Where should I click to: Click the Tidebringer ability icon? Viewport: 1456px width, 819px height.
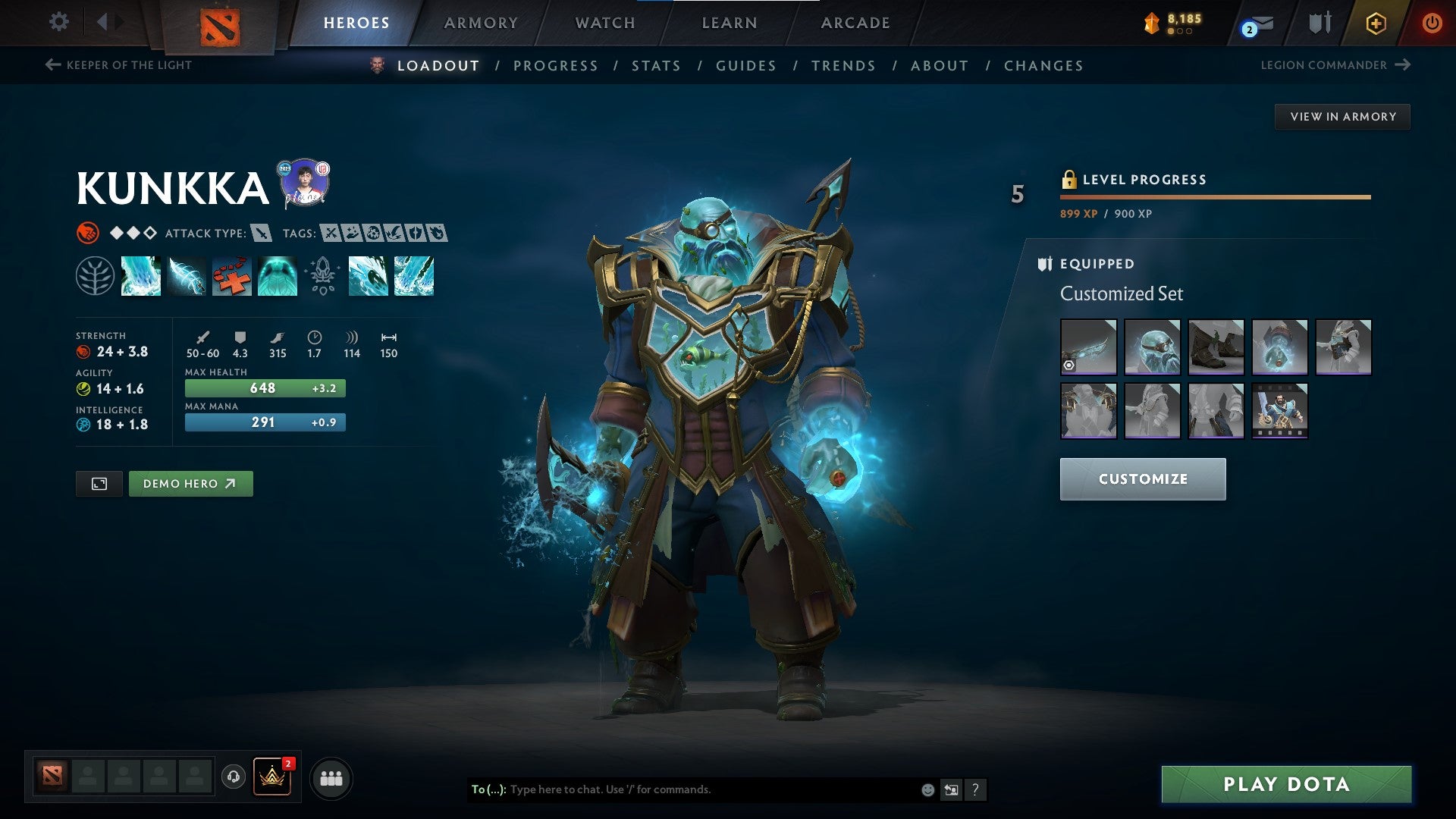tap(187, 277)
